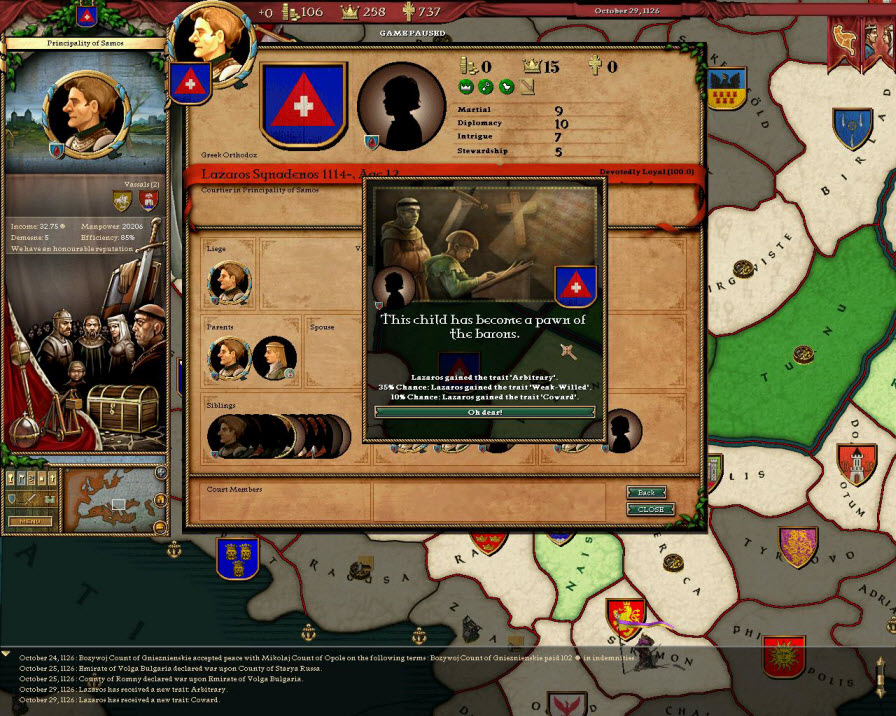The image size is (896, 716).
Task: Select the first sibling portrait
Action: (x=227, y=436)
